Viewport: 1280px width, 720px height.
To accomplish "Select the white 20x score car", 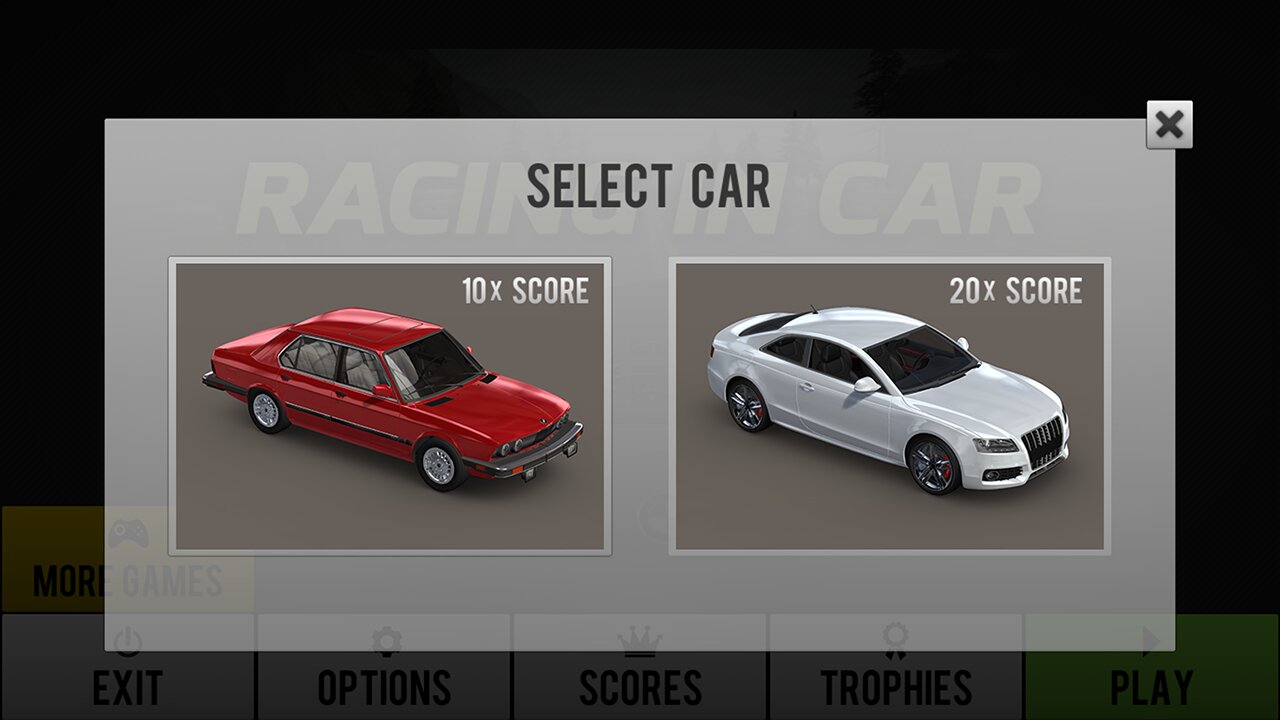I will (889, 405).
